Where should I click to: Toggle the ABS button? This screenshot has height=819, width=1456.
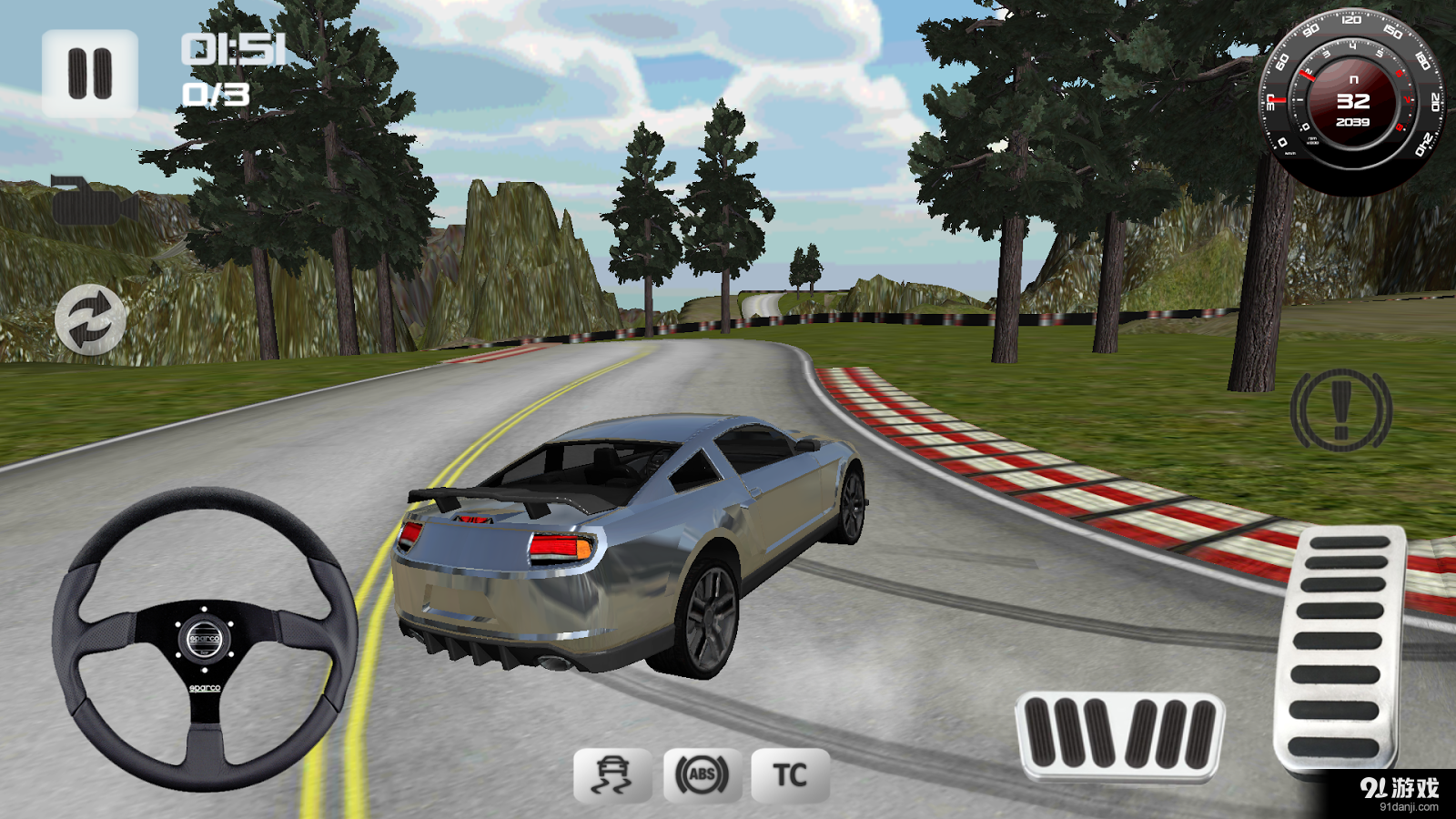(702, 775)
